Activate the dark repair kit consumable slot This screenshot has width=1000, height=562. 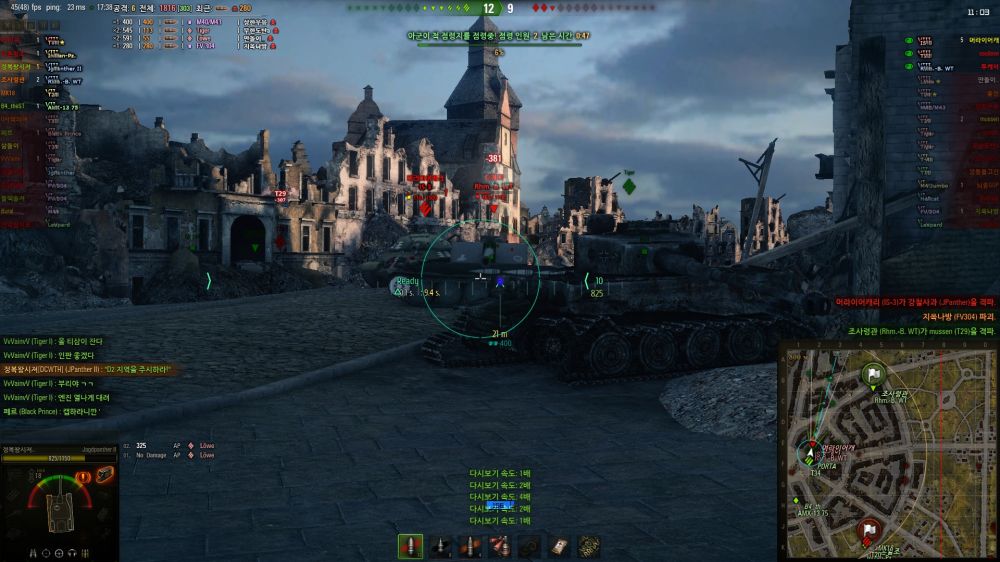click(x=529, y=546)
